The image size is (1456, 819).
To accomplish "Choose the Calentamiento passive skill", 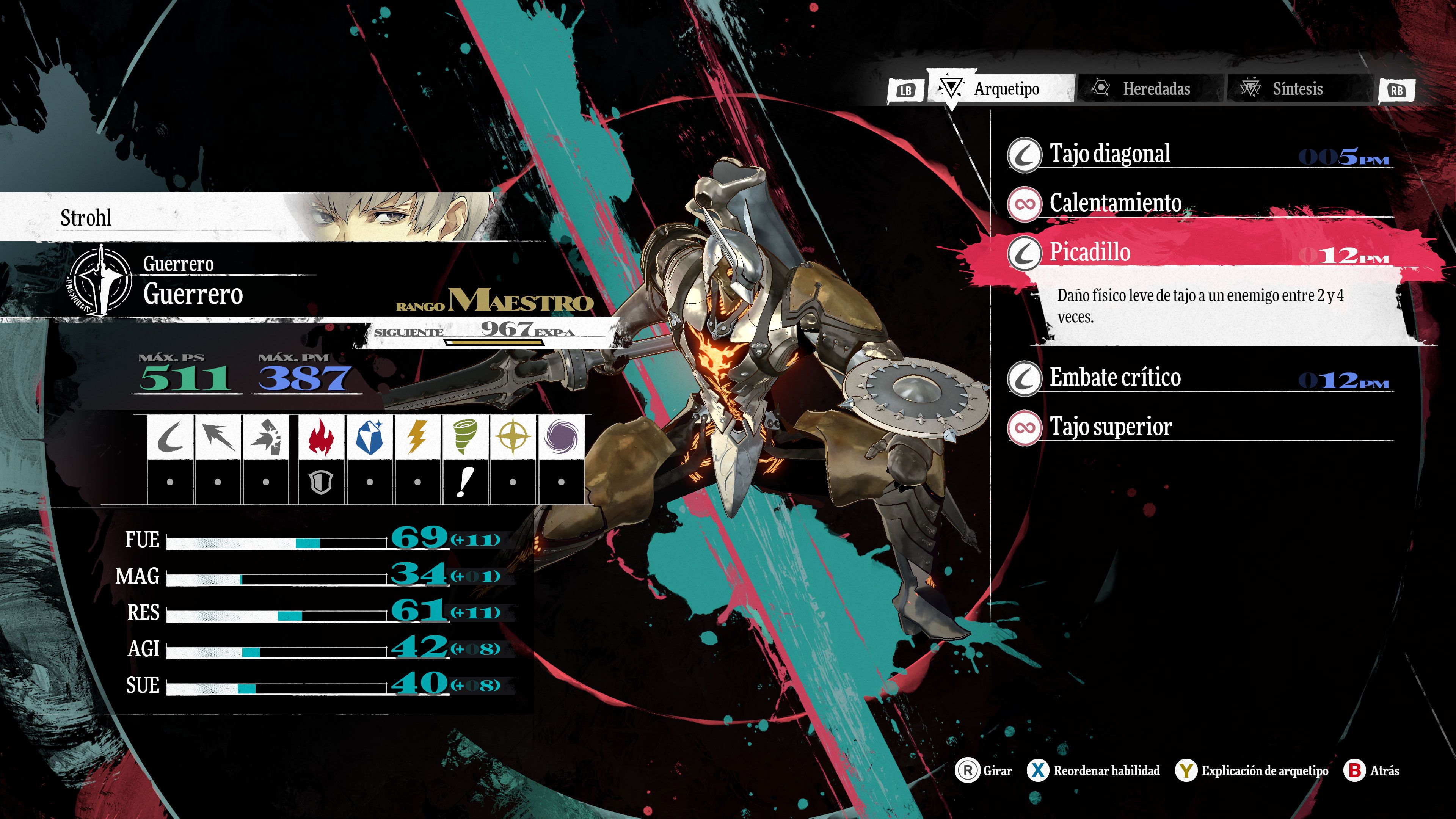I will [x=1198, y=203].
